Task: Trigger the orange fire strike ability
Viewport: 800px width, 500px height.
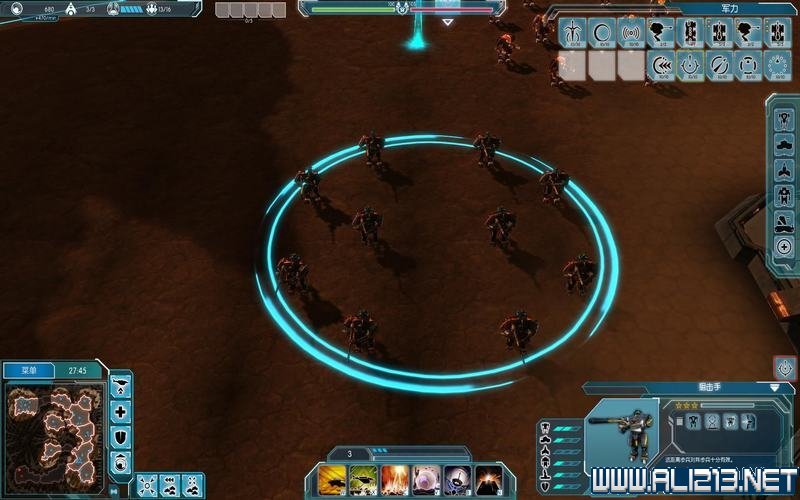Action: 394,479
